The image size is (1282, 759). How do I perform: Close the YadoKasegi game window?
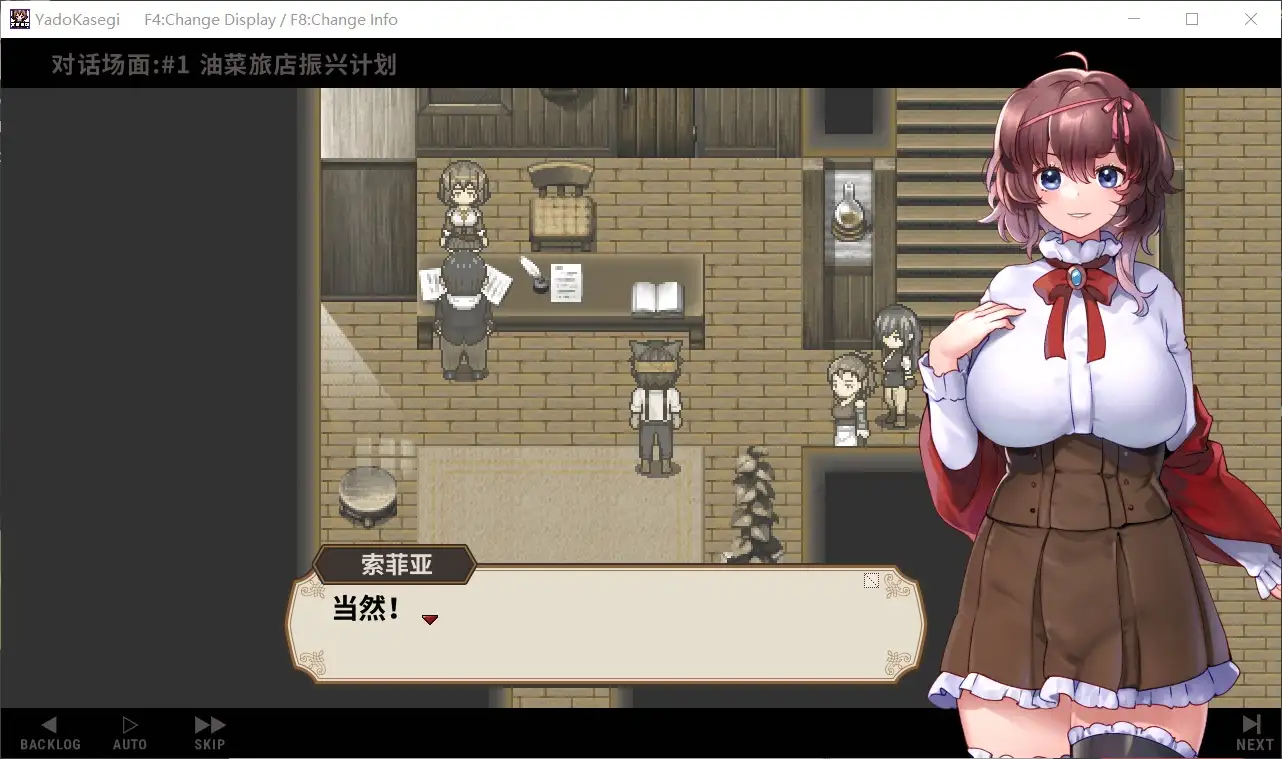[x=1251, y=19]
